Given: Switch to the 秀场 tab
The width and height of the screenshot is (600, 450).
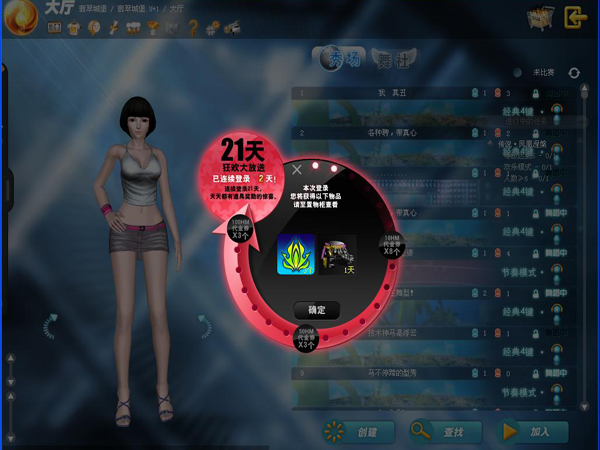Looking at the screenshot, I should click(x=342, y=59).
